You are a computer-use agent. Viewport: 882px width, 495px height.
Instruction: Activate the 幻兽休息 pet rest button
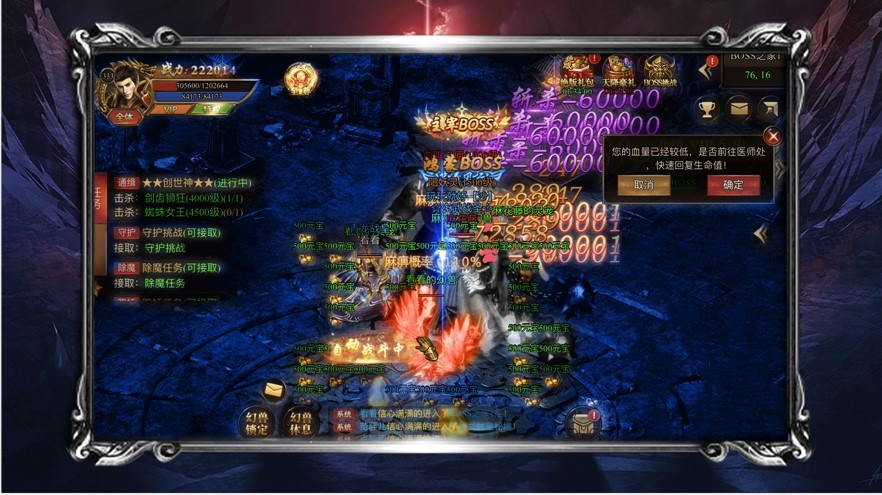tap(300, 421)
